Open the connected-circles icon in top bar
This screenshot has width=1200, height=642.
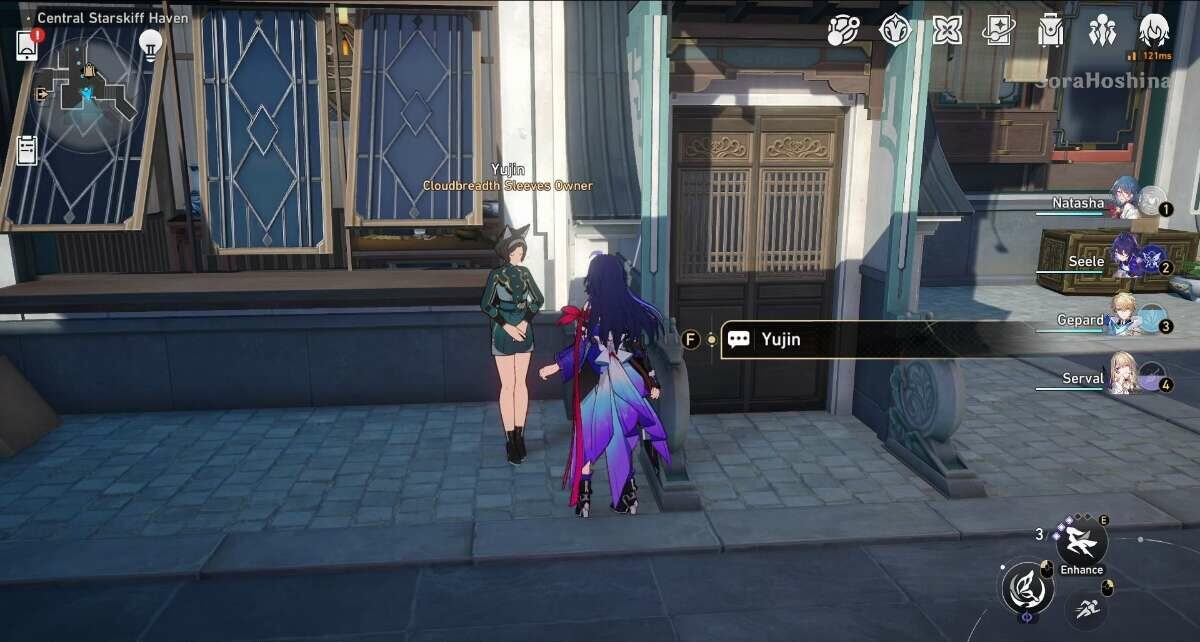[x=843, y=31]
